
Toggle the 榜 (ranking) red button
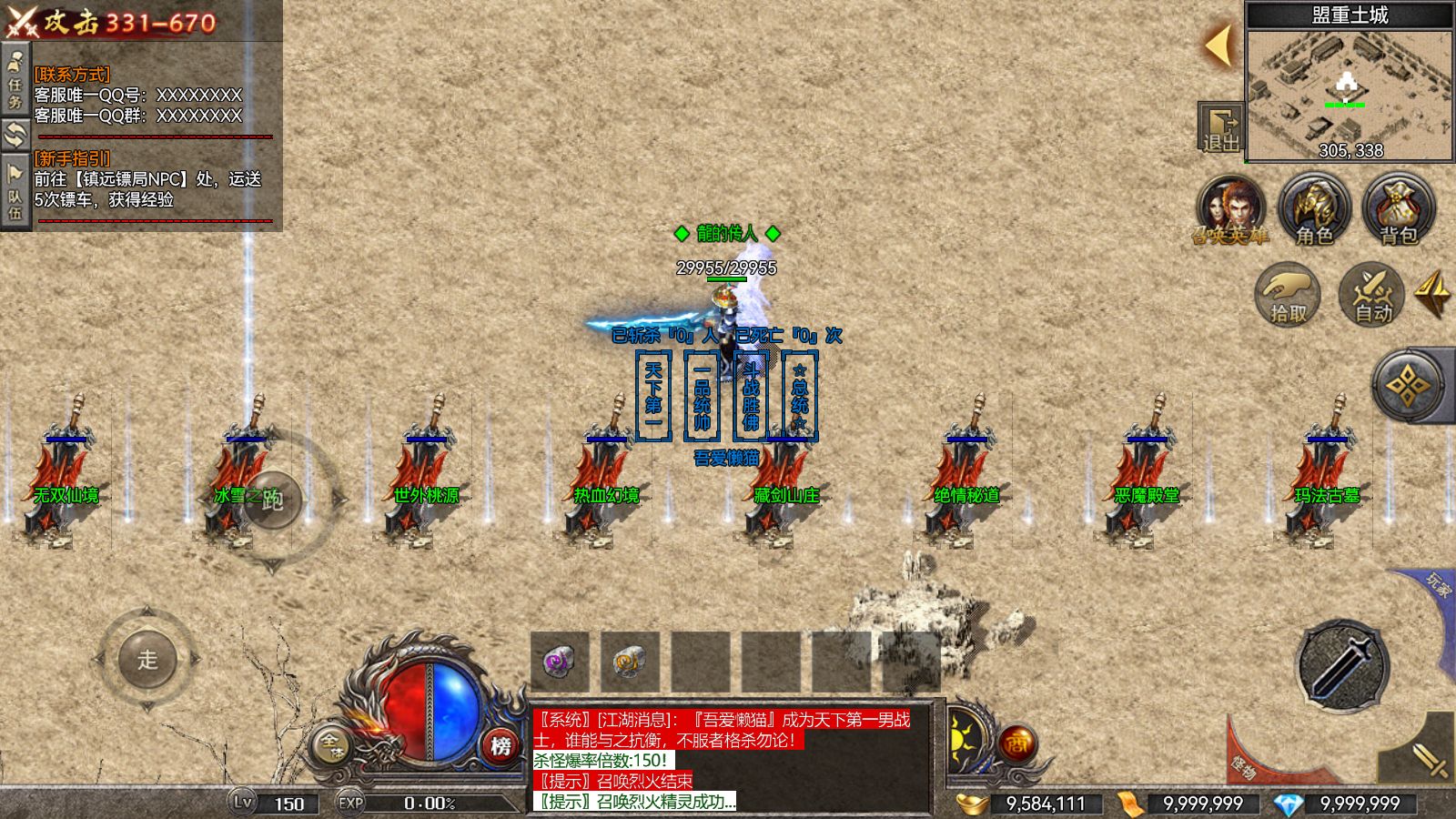pos(500,744)
